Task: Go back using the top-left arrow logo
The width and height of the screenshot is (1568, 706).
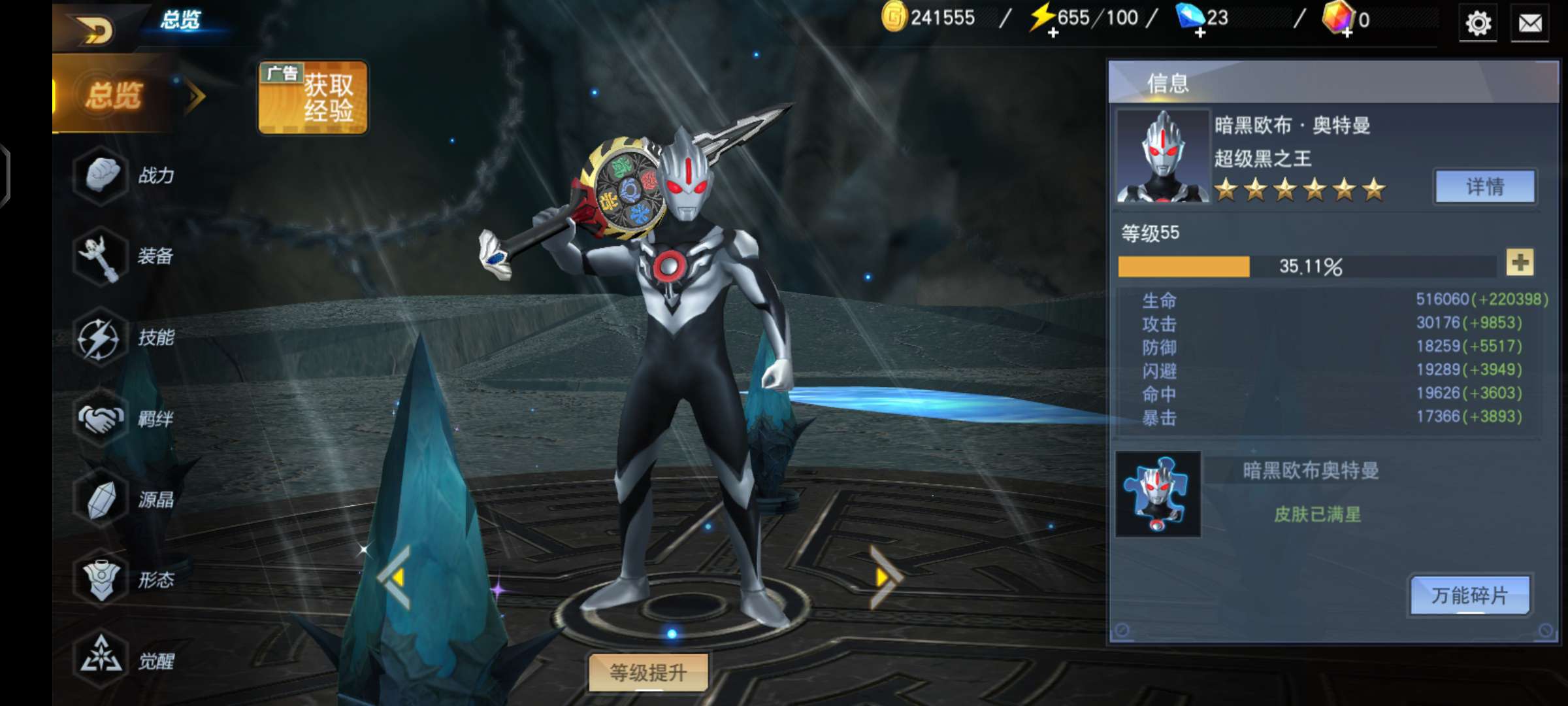Action: (95, 29)
